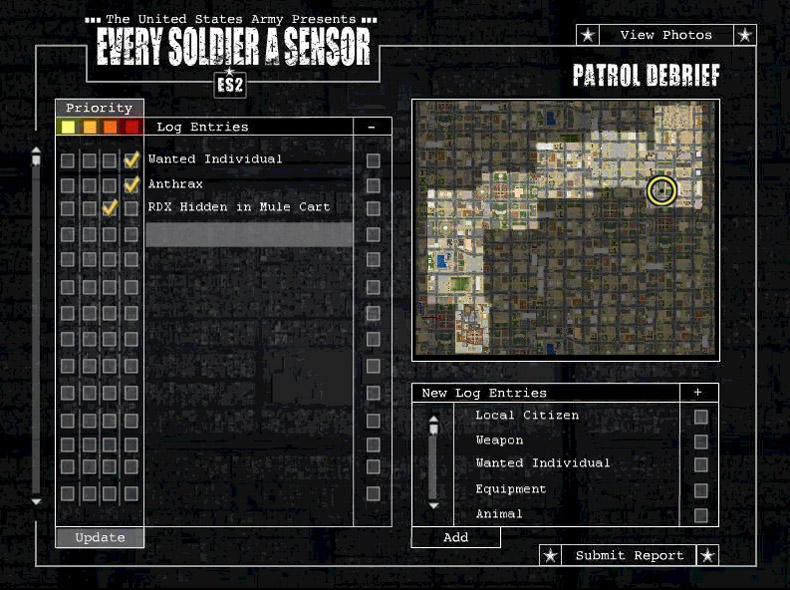The image size is (790, 590).
Task: Click the circled marker on the patrol map
Action: [661, 190]
